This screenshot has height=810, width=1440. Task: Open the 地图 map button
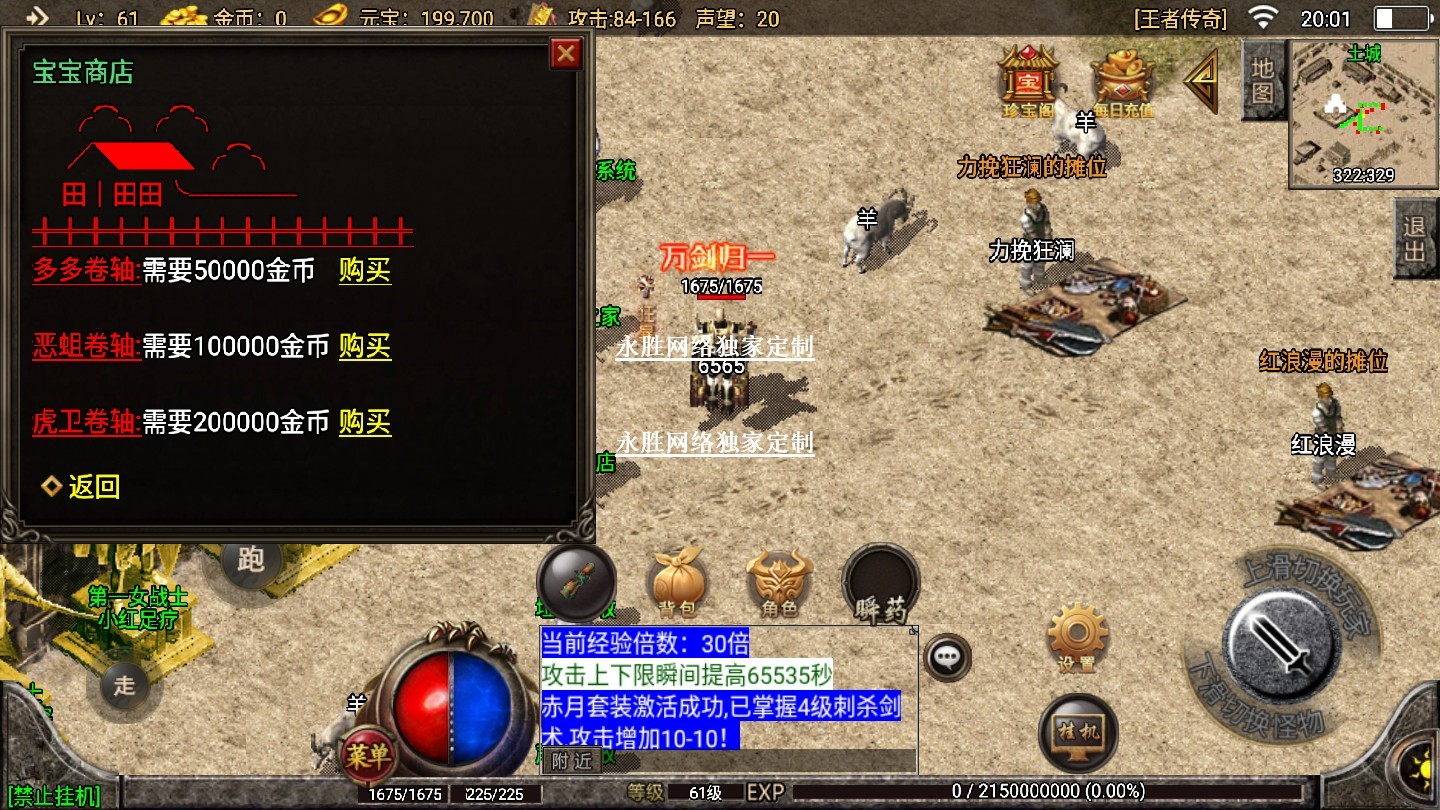(x=1262, y=80)
